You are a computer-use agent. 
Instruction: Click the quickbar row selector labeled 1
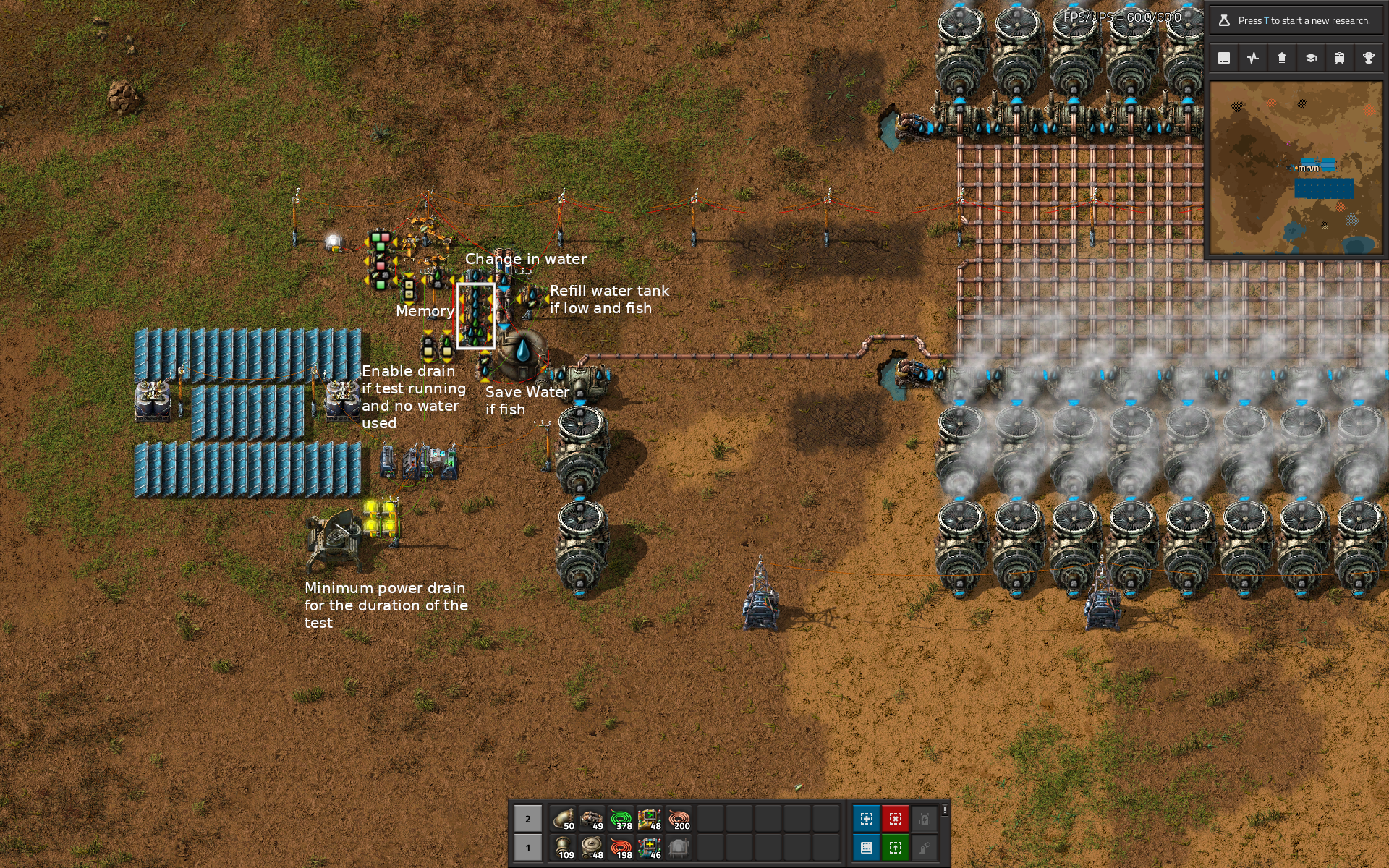528,848
